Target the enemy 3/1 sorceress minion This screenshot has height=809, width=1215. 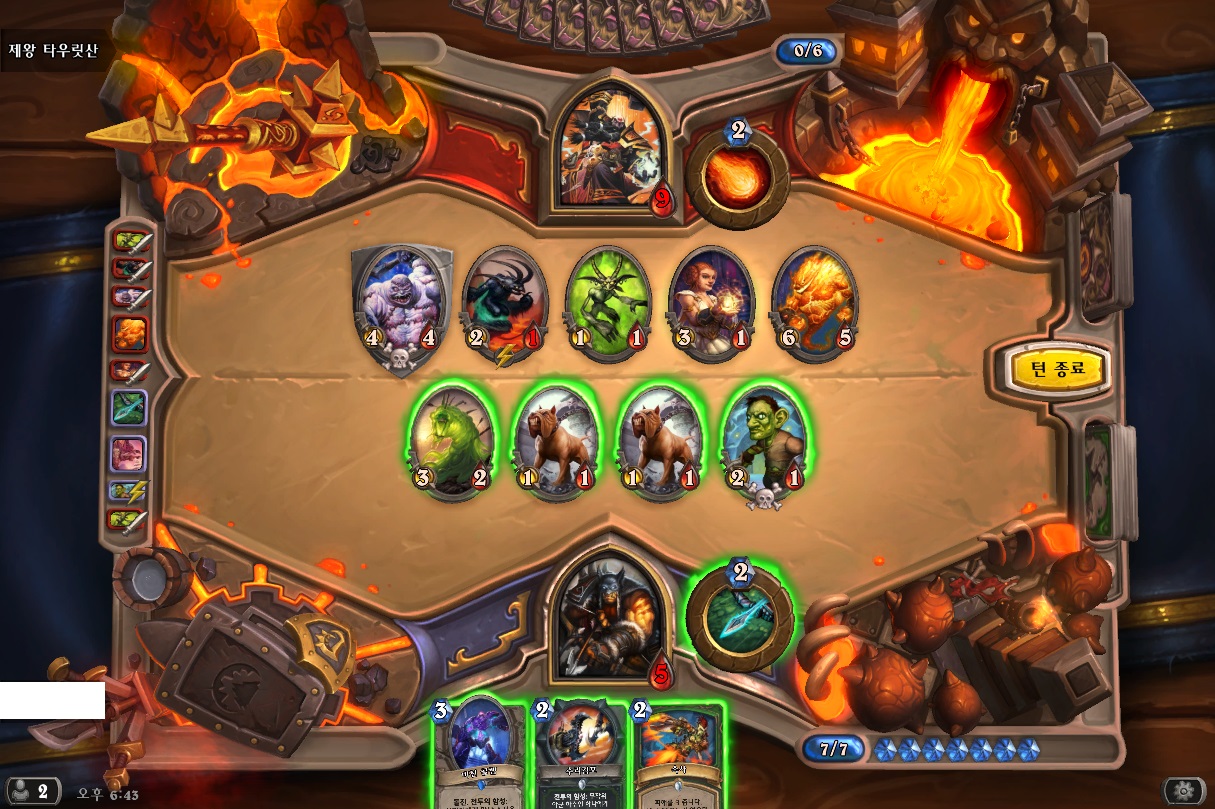click(x=710, y=301)
